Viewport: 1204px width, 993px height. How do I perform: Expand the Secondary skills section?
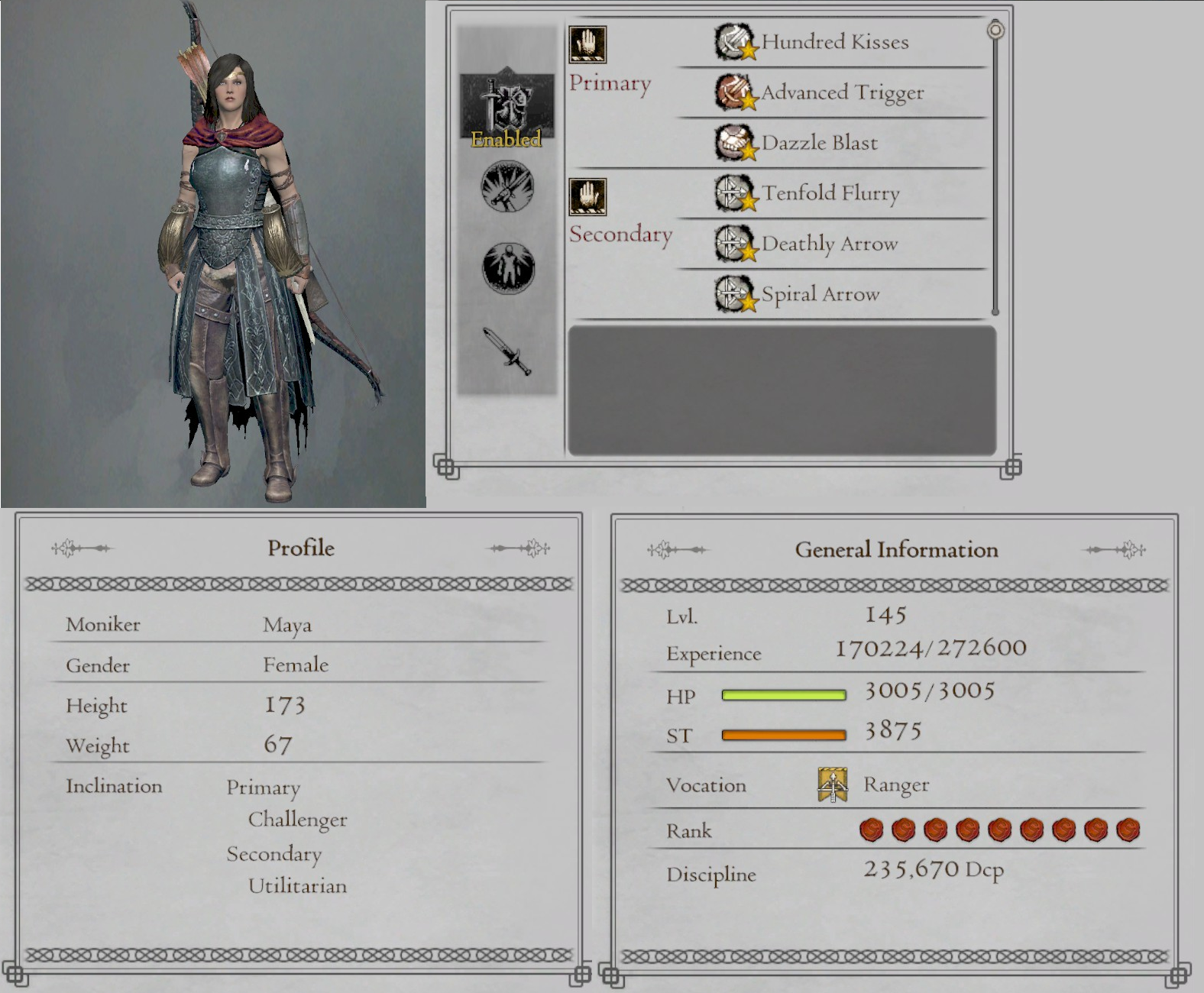(622, 234)
